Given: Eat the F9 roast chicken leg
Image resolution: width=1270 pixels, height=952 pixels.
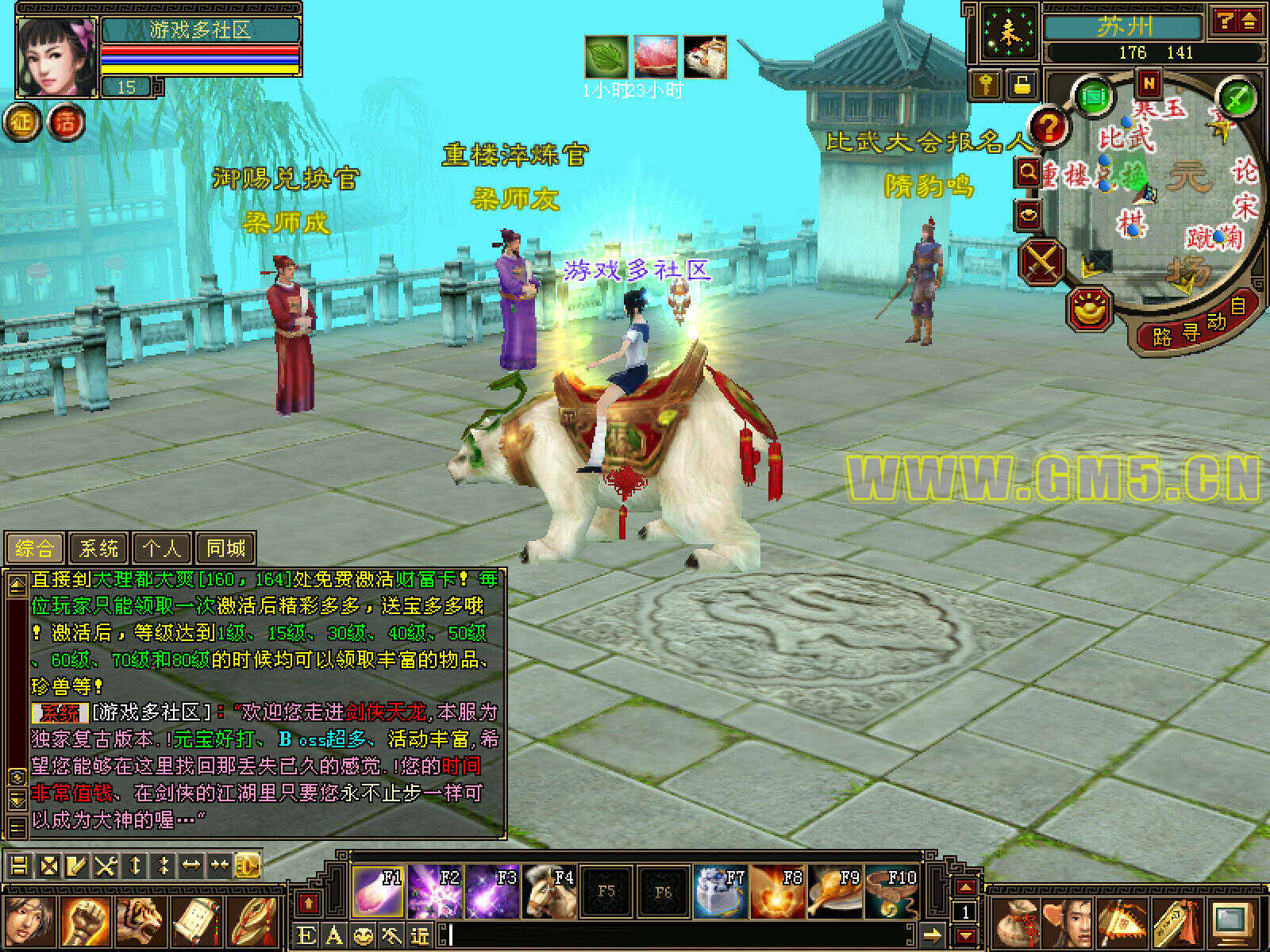Looking at the screenshot, I should pyautogui.click(x=835, y=892).
